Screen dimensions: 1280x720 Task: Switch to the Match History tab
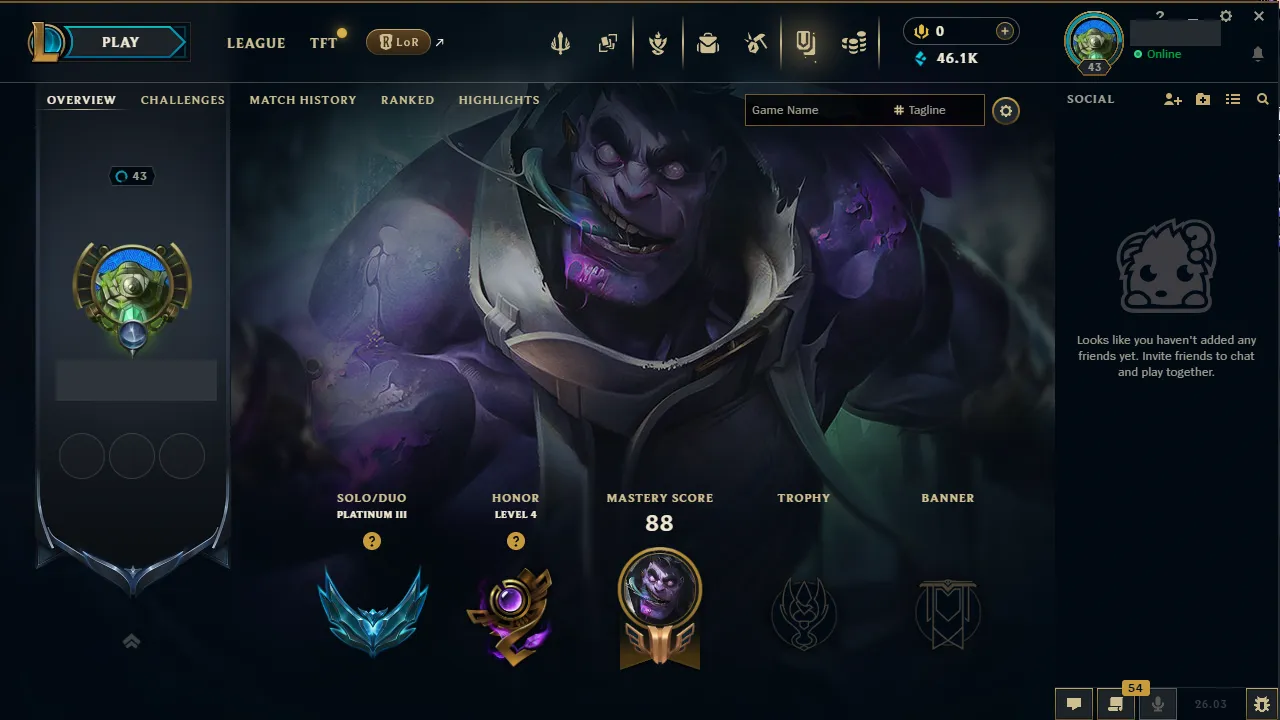pyautogui.click(x=303, y=100)
